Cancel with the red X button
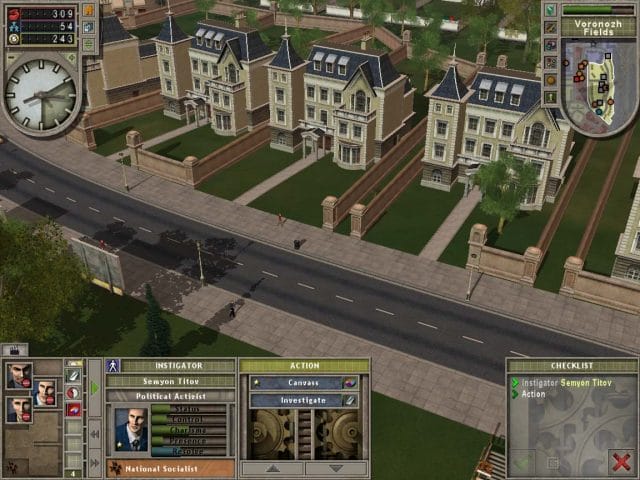Viewport: 640px width, 480px height. coord(621,461)
